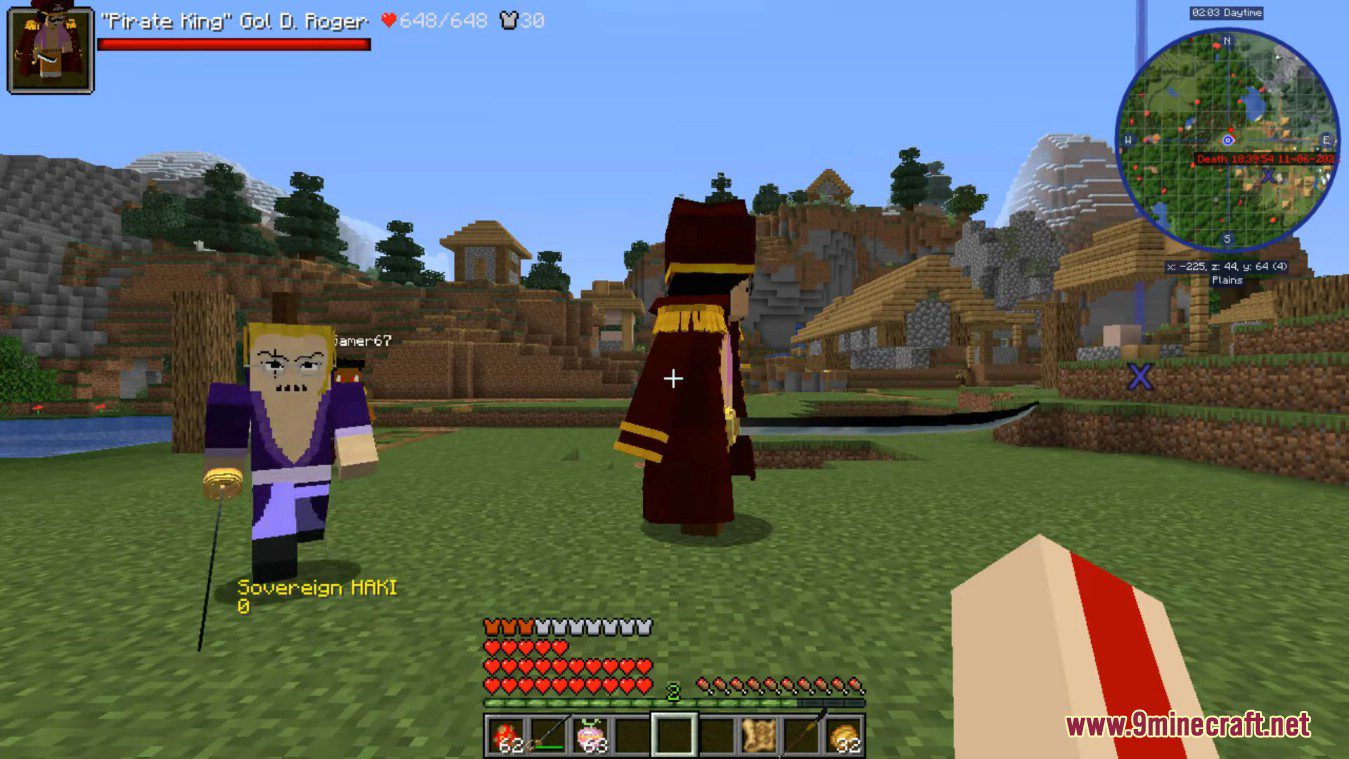
Task: Click Gol D. Roger's red health bar
Action: (x=235, y=44)
